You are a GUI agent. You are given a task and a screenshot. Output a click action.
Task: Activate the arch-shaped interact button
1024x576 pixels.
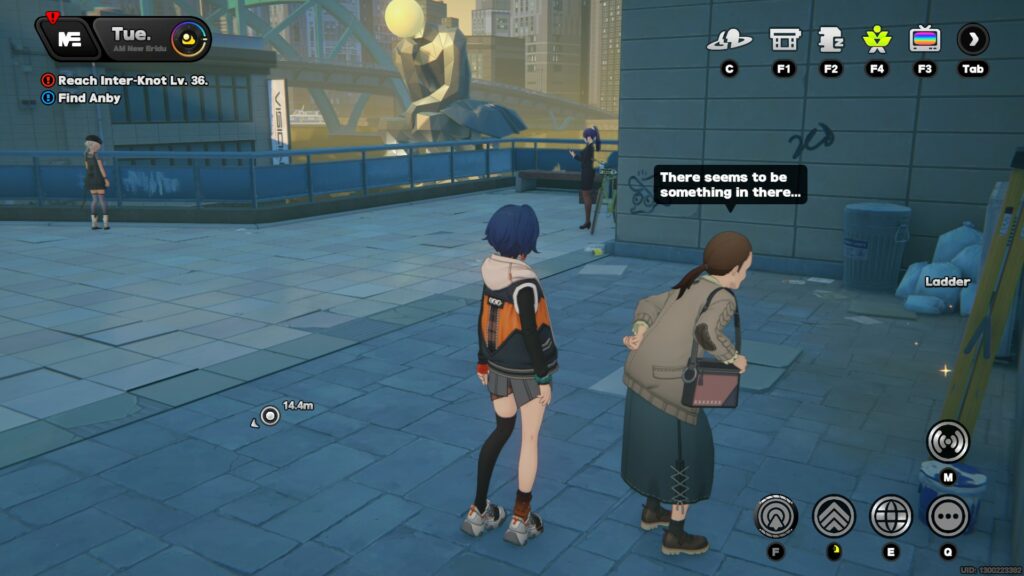[x=775, y=516]
